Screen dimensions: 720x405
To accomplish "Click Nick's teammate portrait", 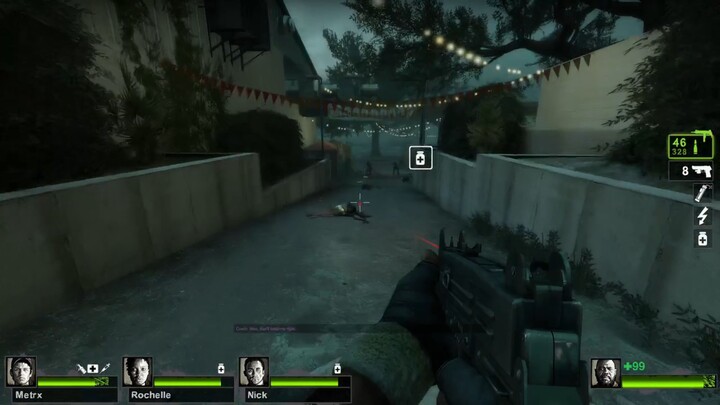I will 253,372.
